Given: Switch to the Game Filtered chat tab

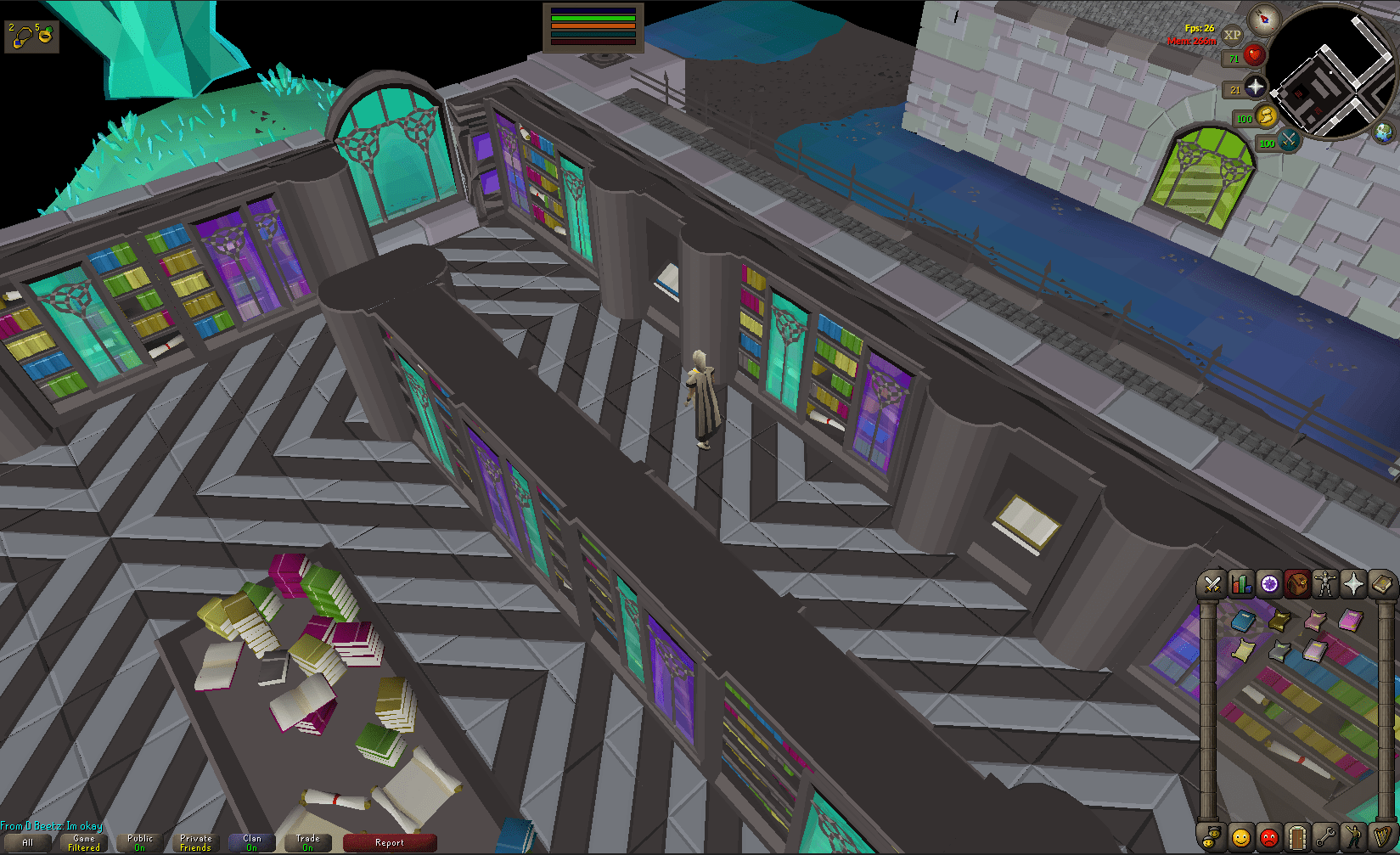Looking at the screenshot, I should coord(83,841).
